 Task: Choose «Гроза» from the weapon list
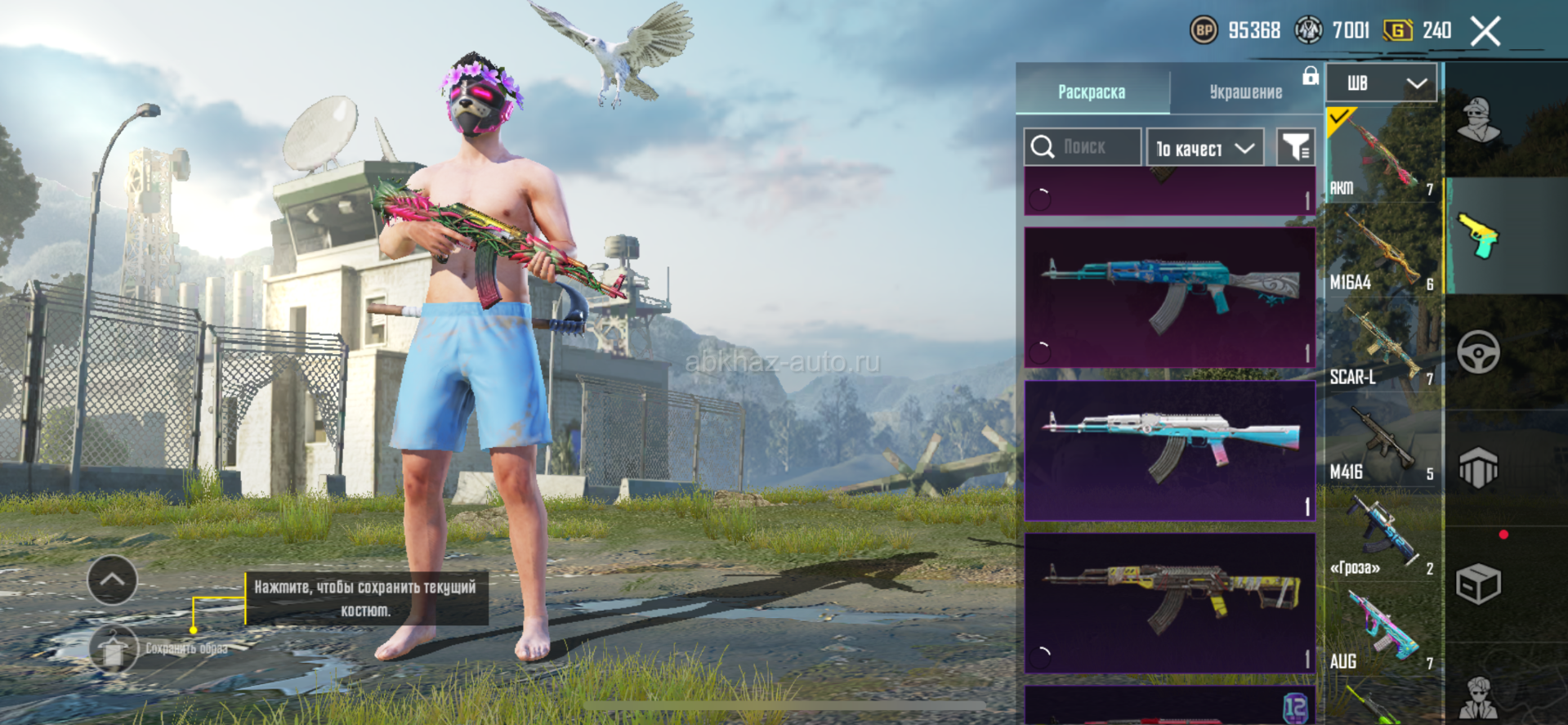coord(1382,534)
